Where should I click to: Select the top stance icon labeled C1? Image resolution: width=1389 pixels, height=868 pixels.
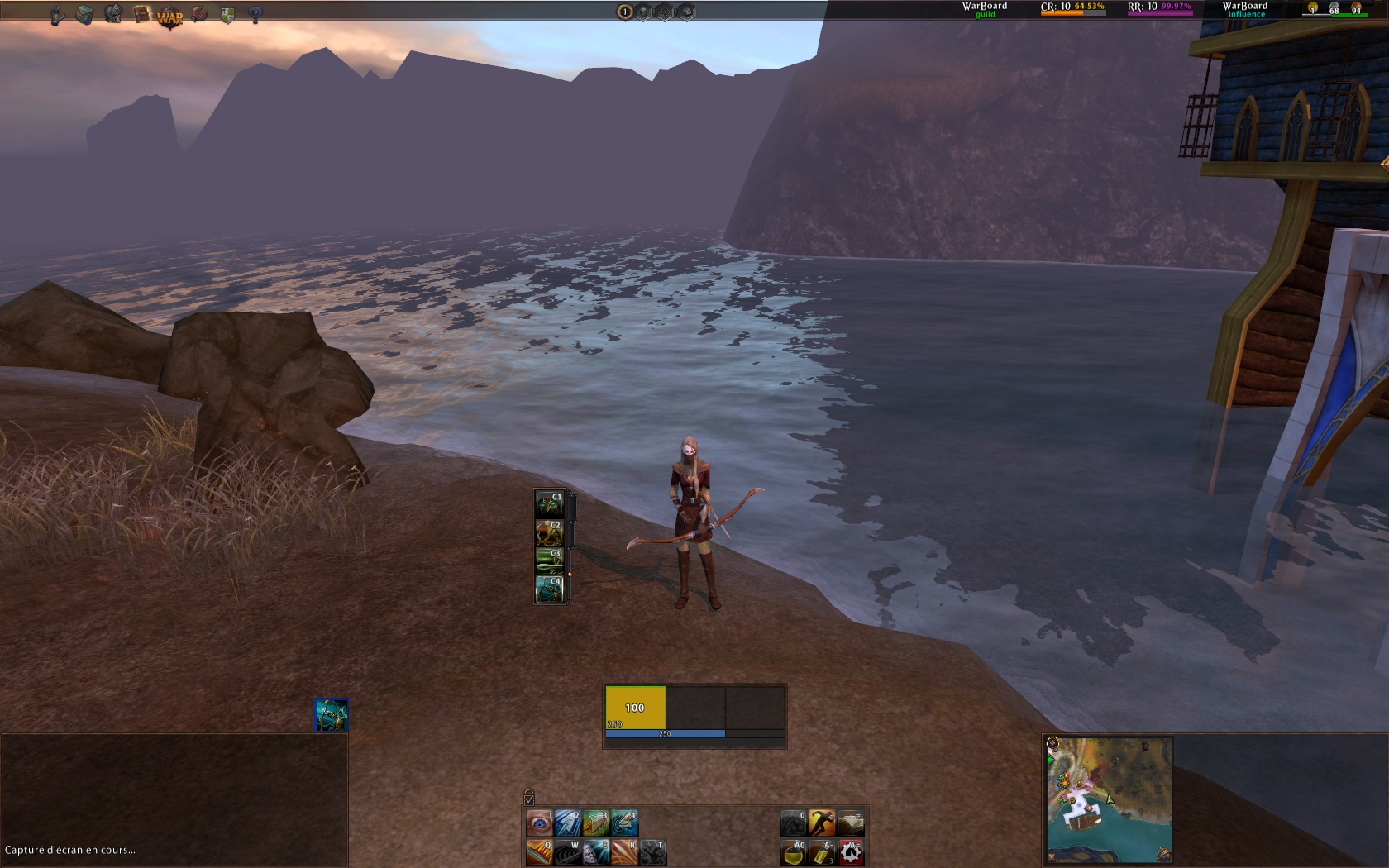point(550,504)
